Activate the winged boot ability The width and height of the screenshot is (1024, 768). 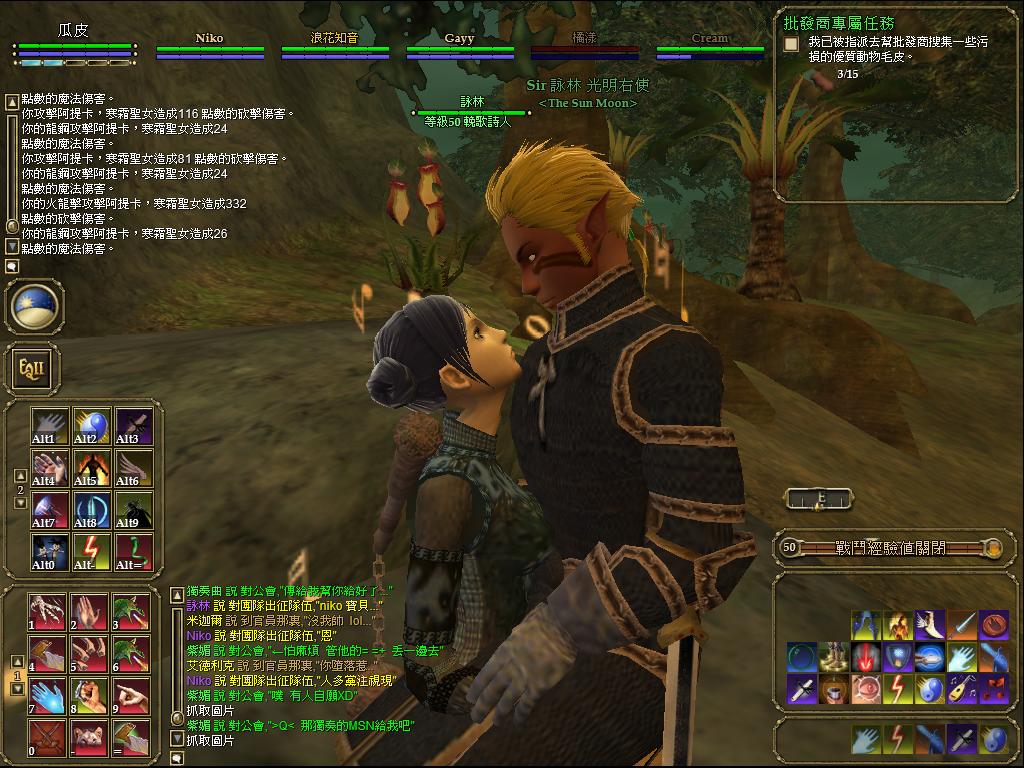(931, 625)
